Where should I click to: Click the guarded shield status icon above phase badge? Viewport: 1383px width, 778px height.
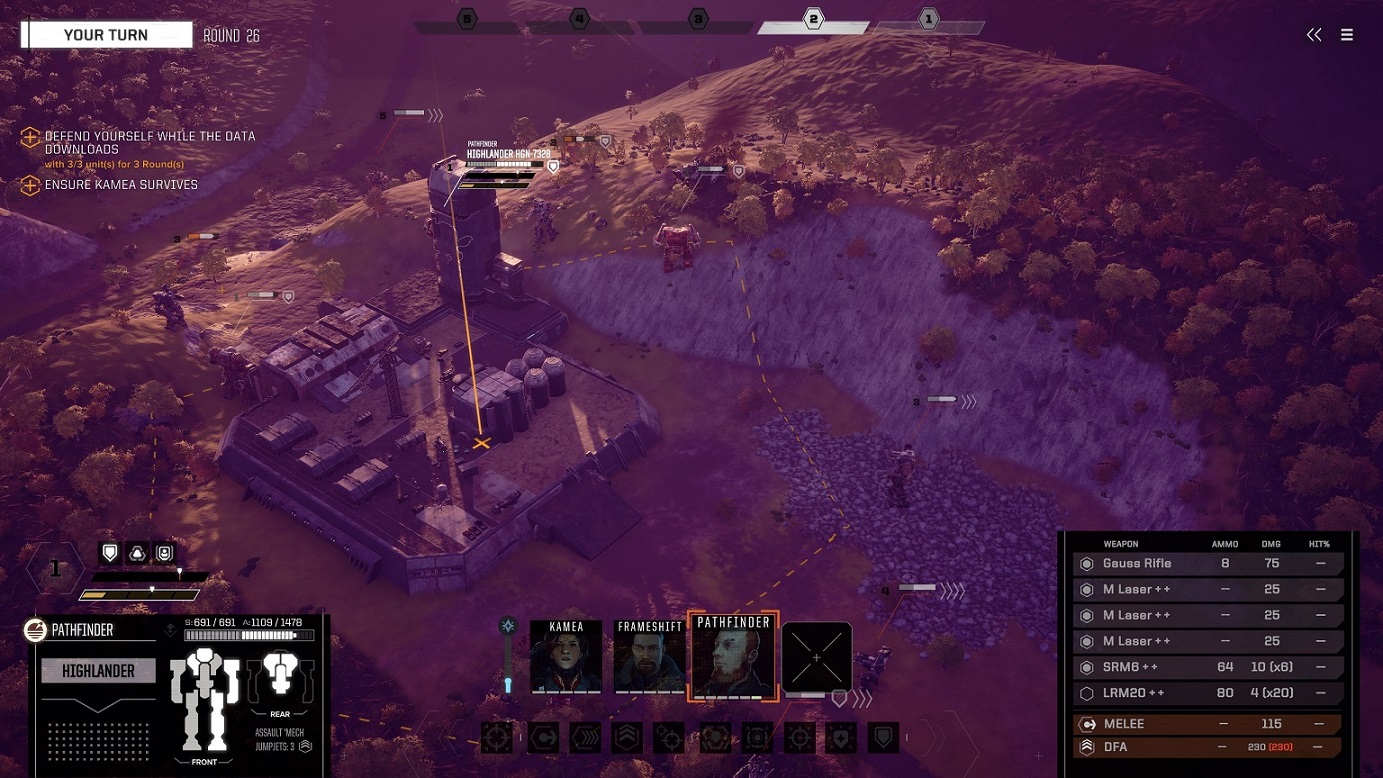109,551
